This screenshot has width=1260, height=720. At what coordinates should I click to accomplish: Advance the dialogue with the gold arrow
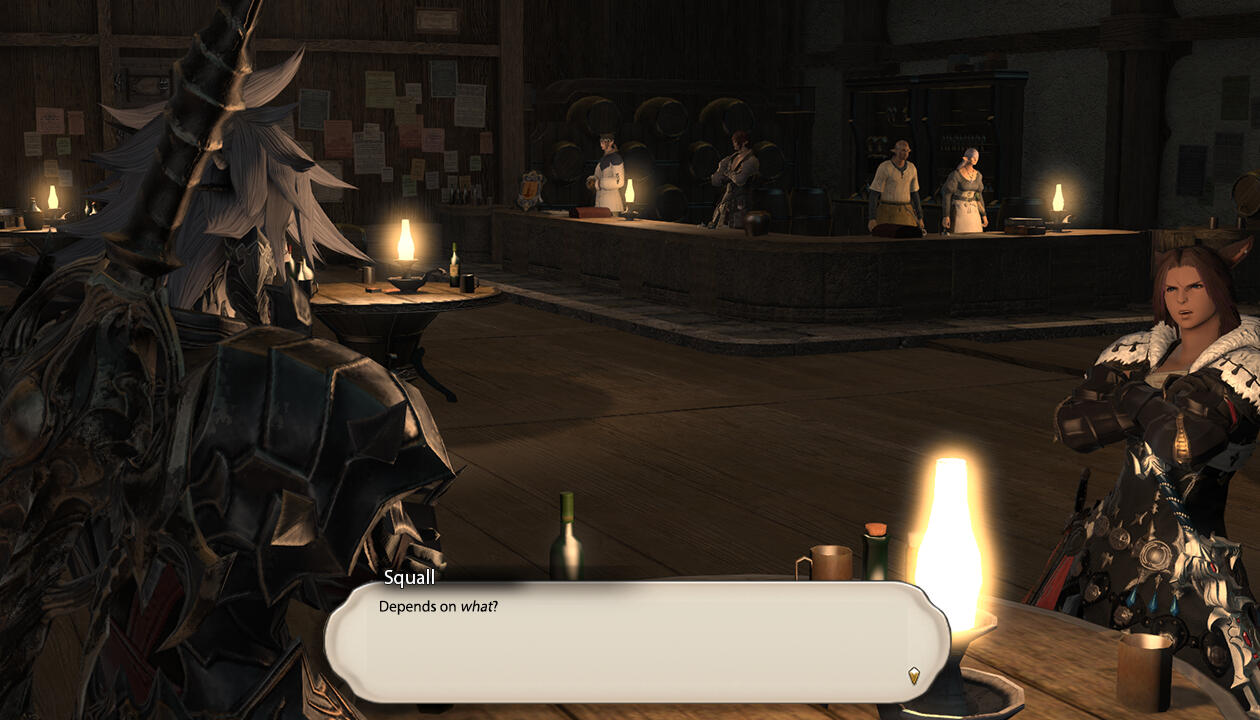[913, 675]
